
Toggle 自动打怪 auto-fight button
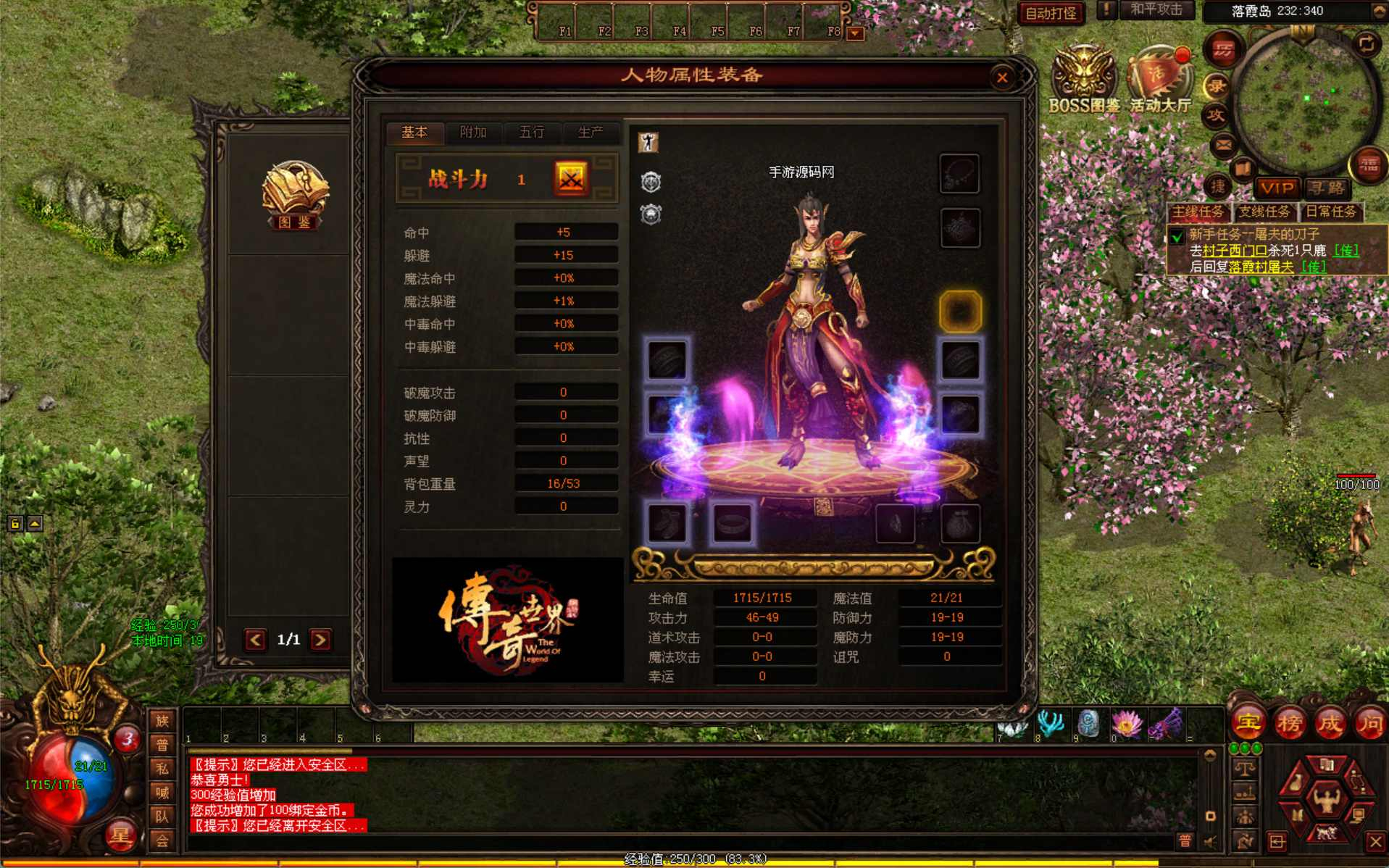(x=1051, y=13)
